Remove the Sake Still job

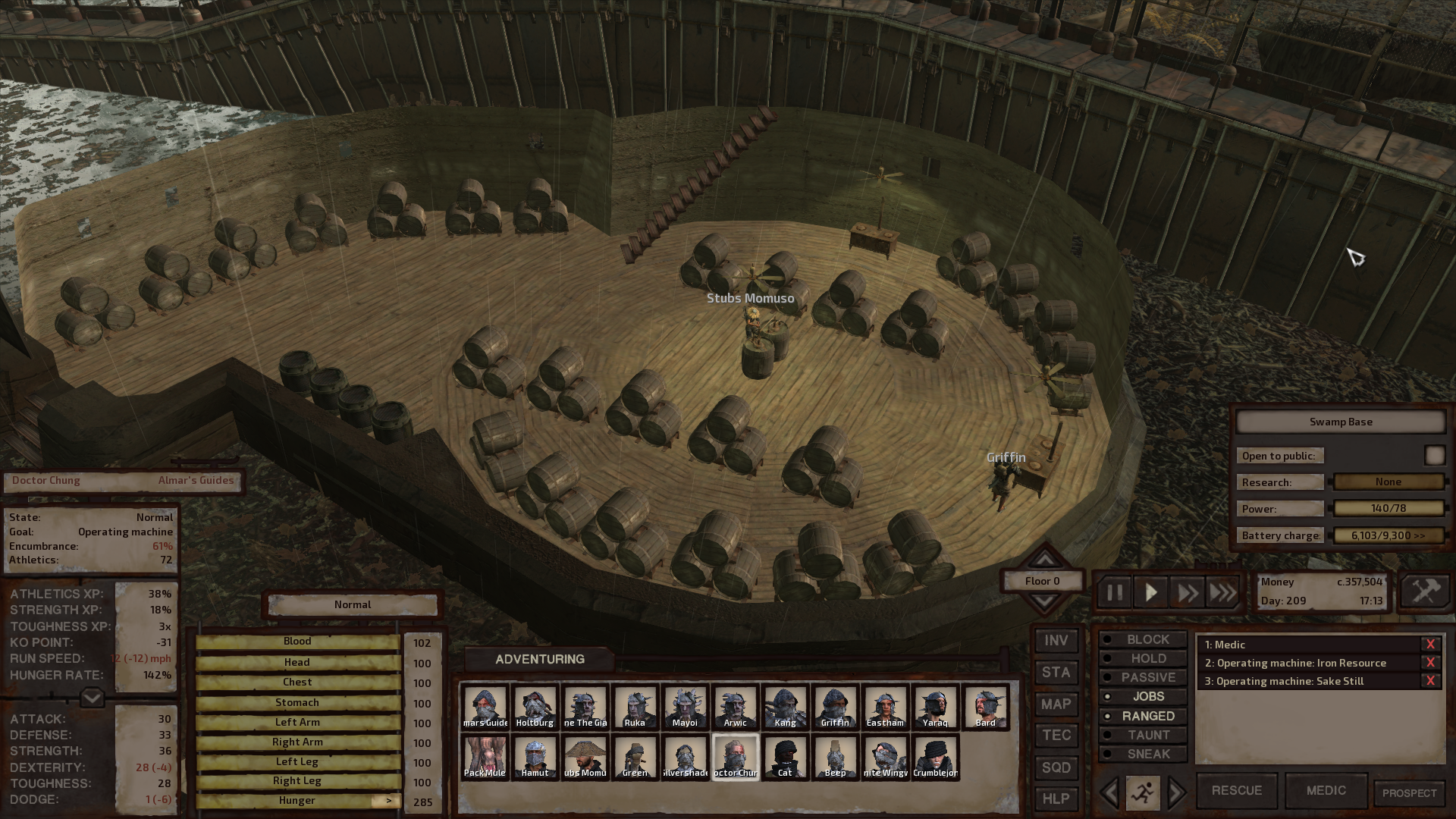(1430, 681)
